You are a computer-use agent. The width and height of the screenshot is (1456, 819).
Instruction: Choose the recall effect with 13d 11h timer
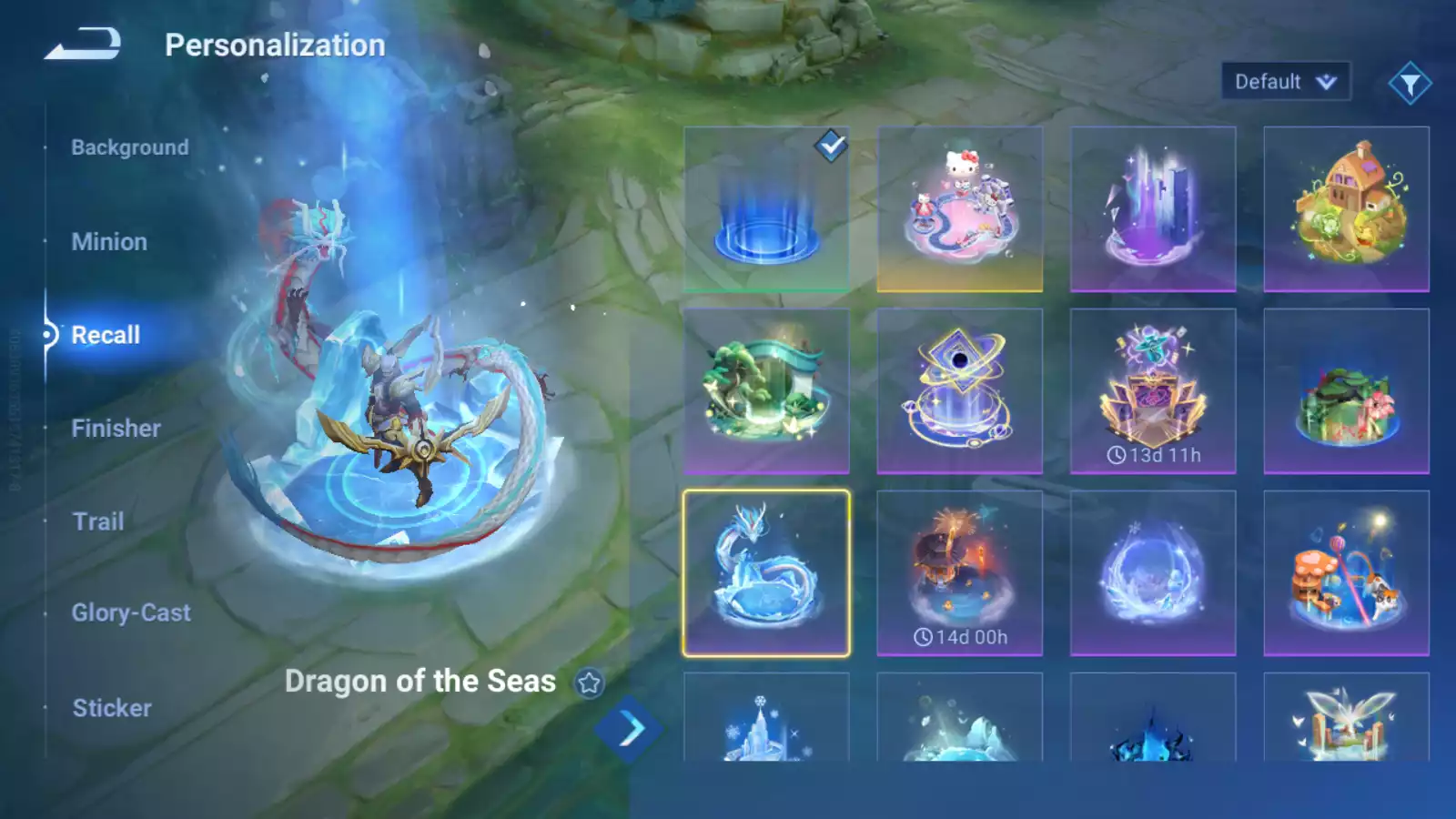click(1153, 391)
